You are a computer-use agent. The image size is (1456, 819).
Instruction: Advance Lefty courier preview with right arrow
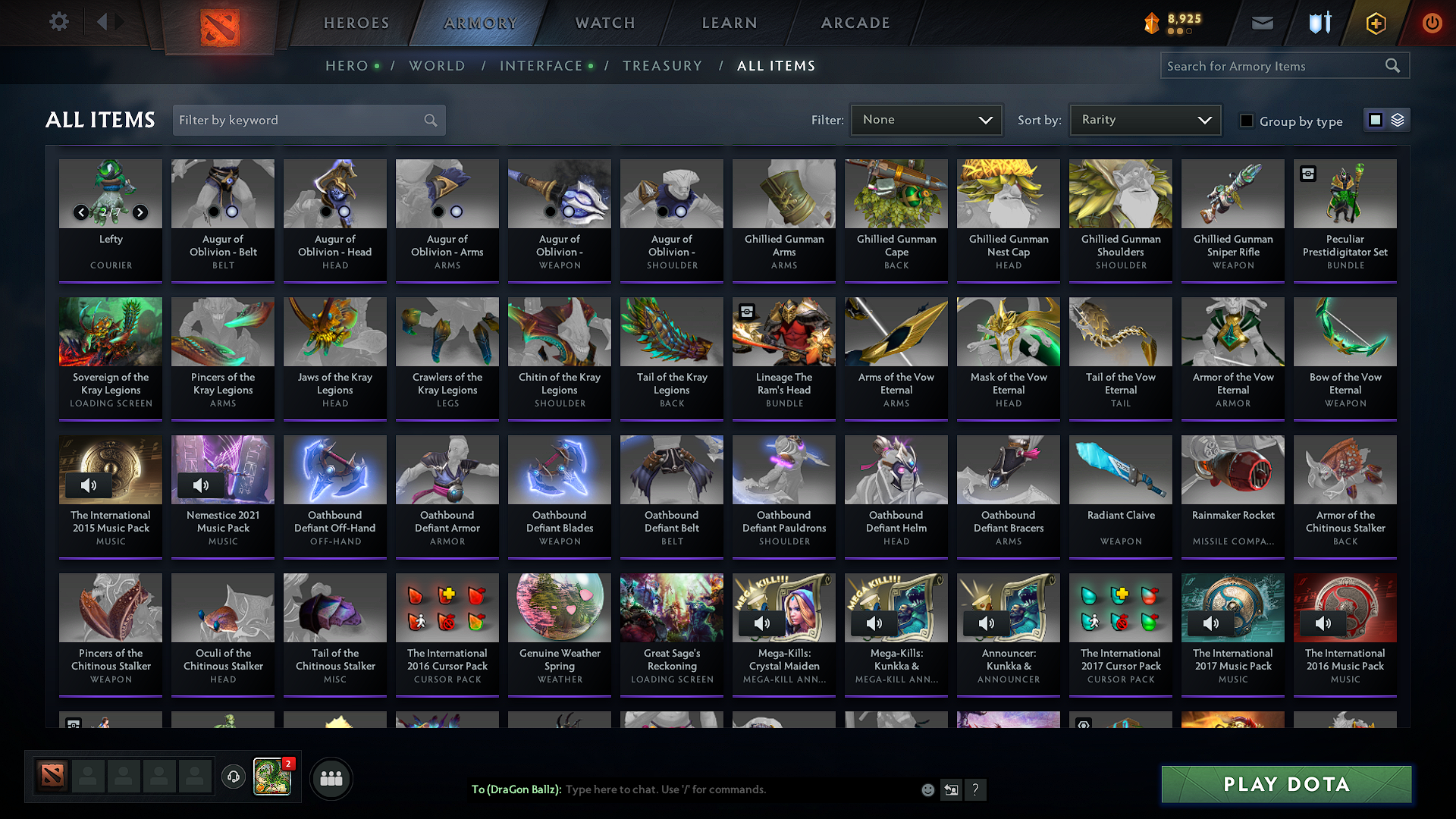point(140,212)
